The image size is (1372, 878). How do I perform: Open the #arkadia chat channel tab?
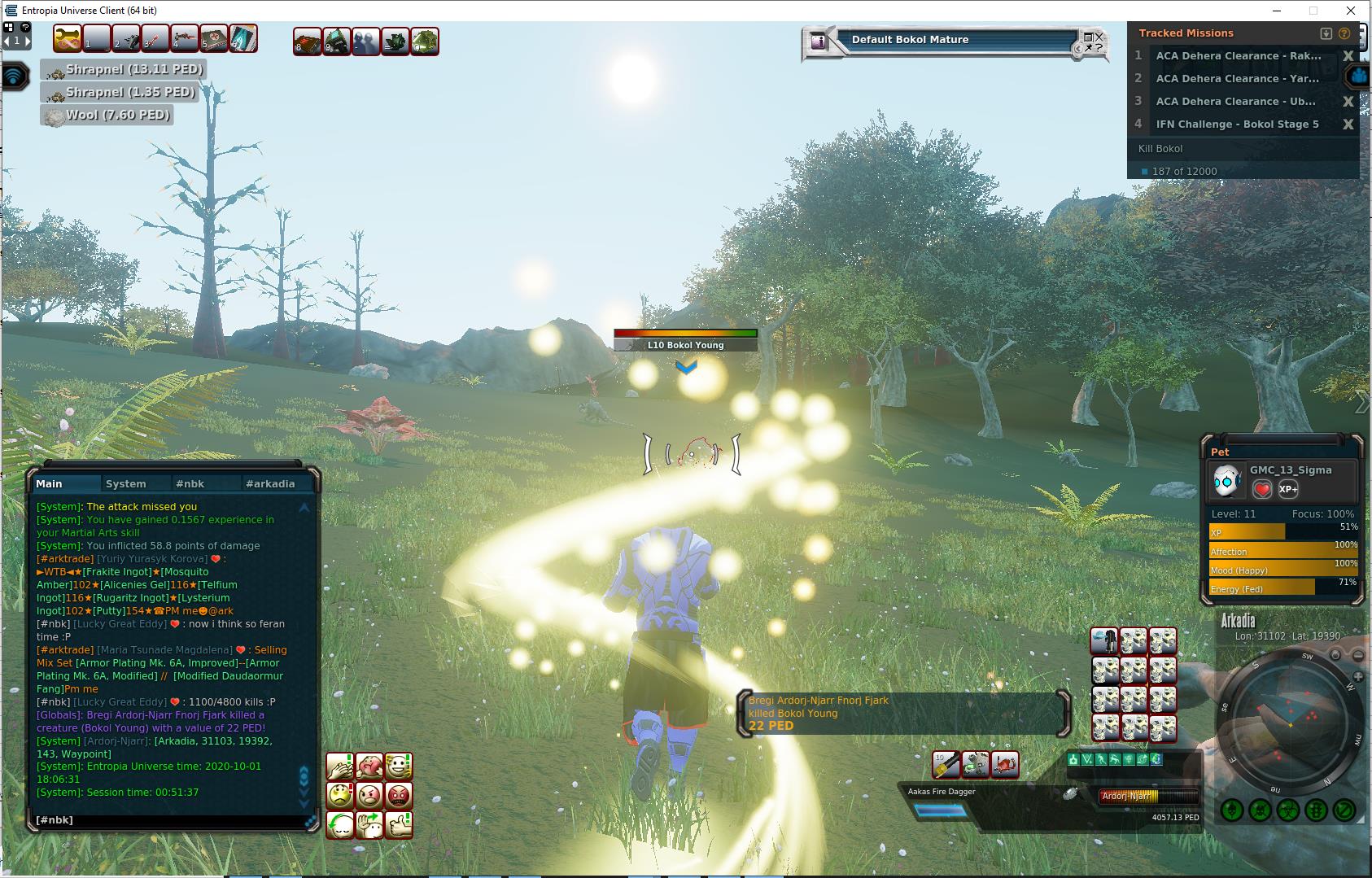click(269, 483)
